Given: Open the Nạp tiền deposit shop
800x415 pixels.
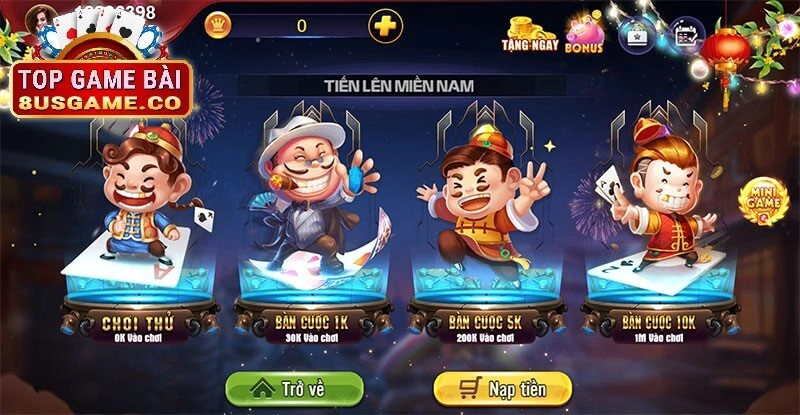Looking at the screenshot, I should coord(502,388).
